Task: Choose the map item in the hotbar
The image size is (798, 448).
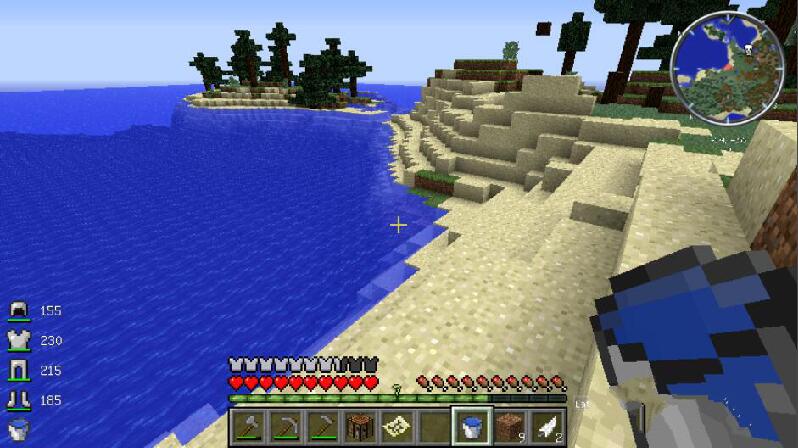Action: pyautogui.click(x=398, y=427)
